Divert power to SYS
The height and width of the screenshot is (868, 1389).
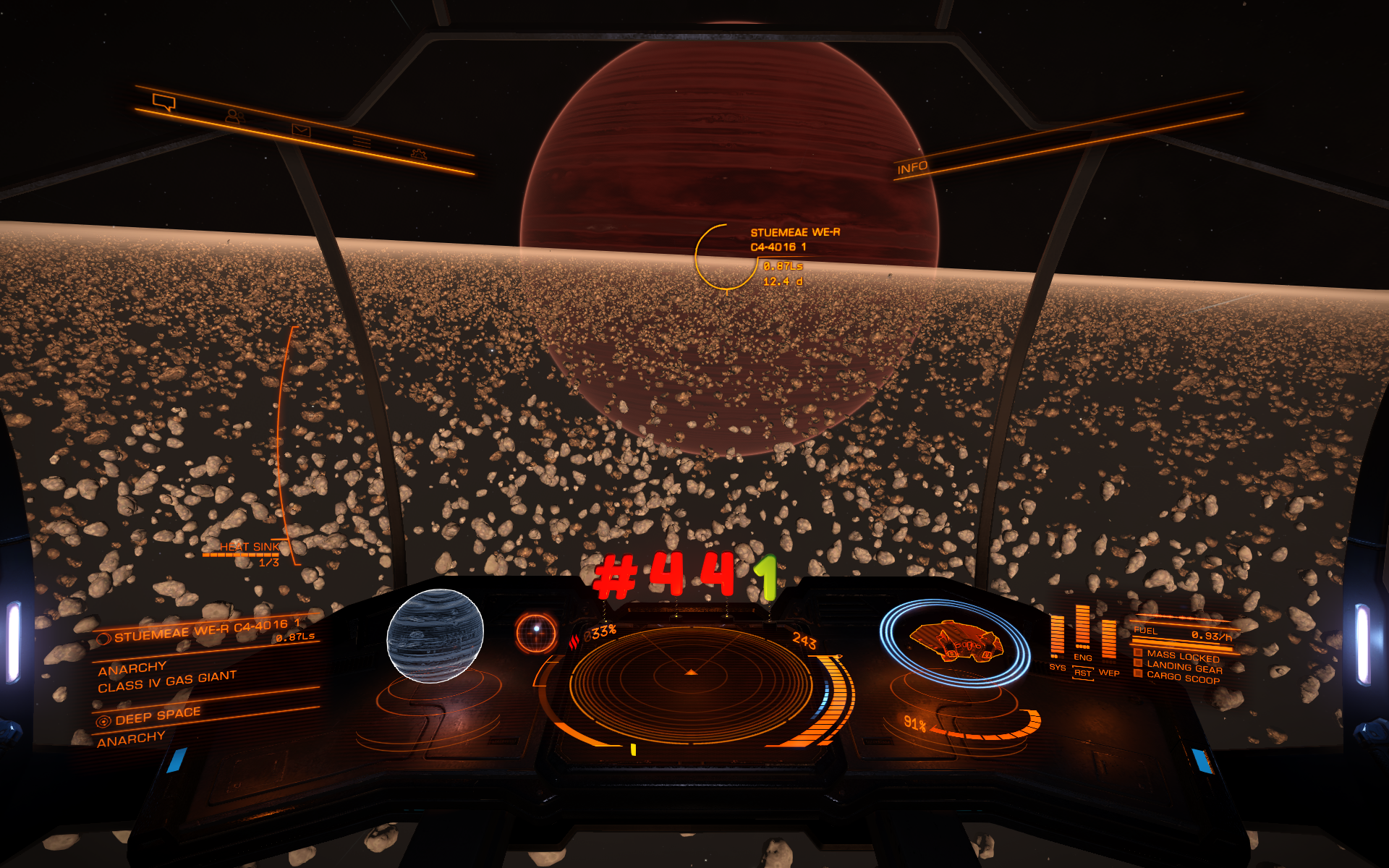(1058, 667)
